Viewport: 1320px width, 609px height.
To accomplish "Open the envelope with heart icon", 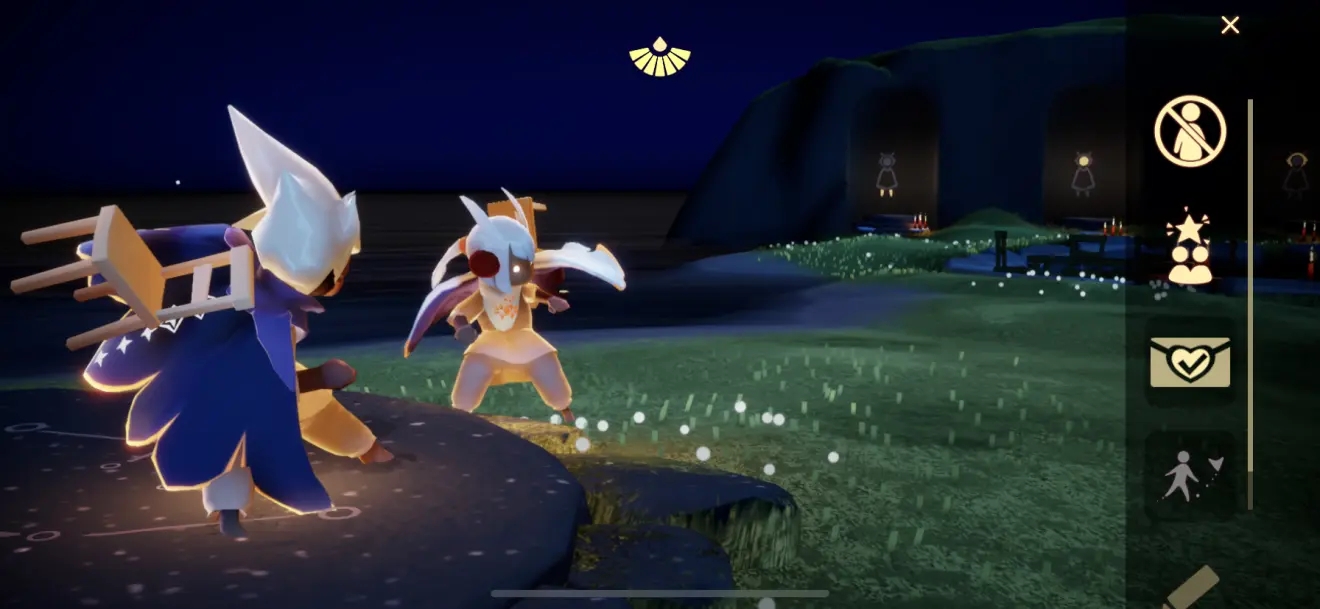I will (x=1190, y=361).
